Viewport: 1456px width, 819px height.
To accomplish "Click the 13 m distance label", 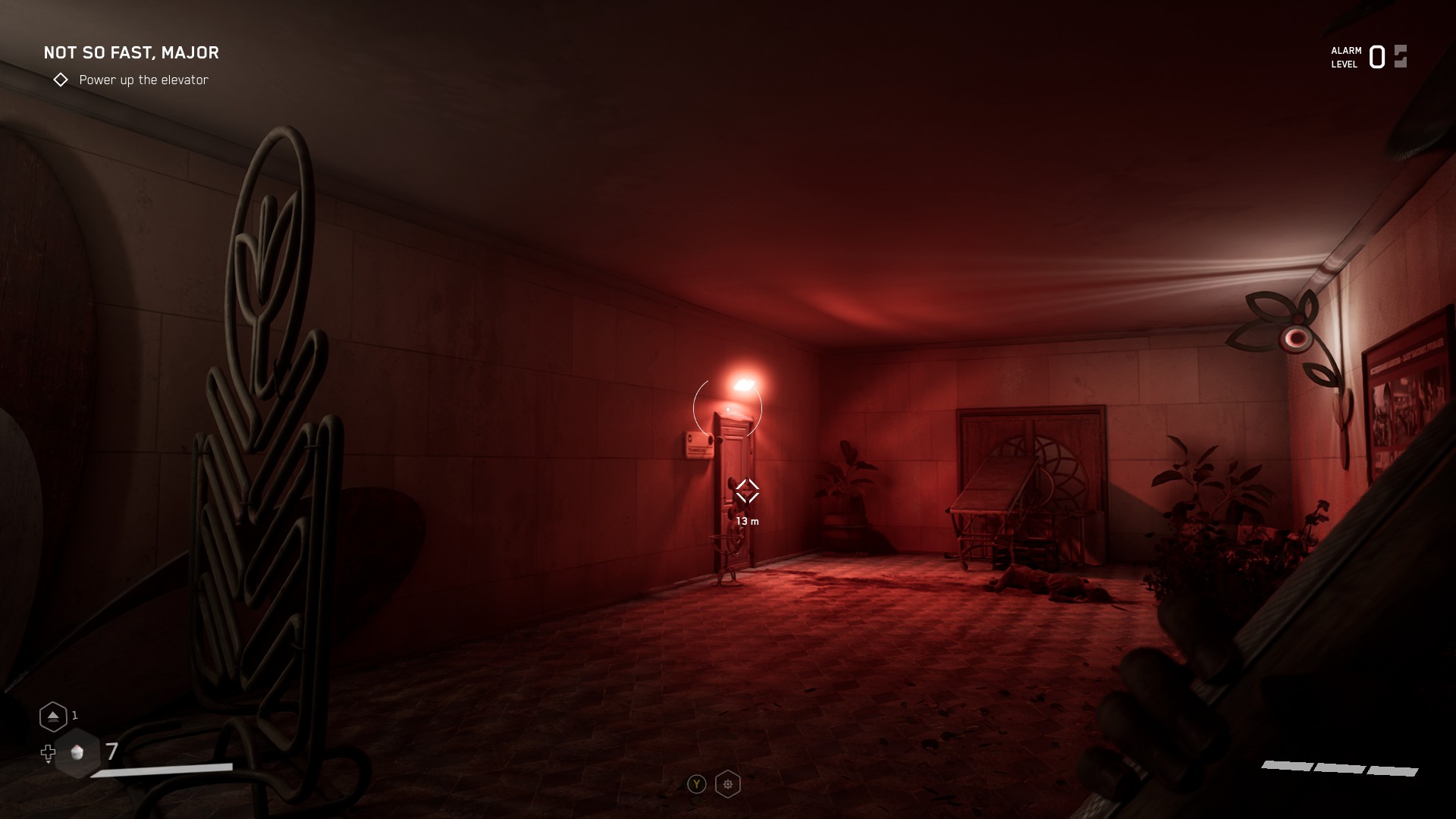I will (748, 522).
